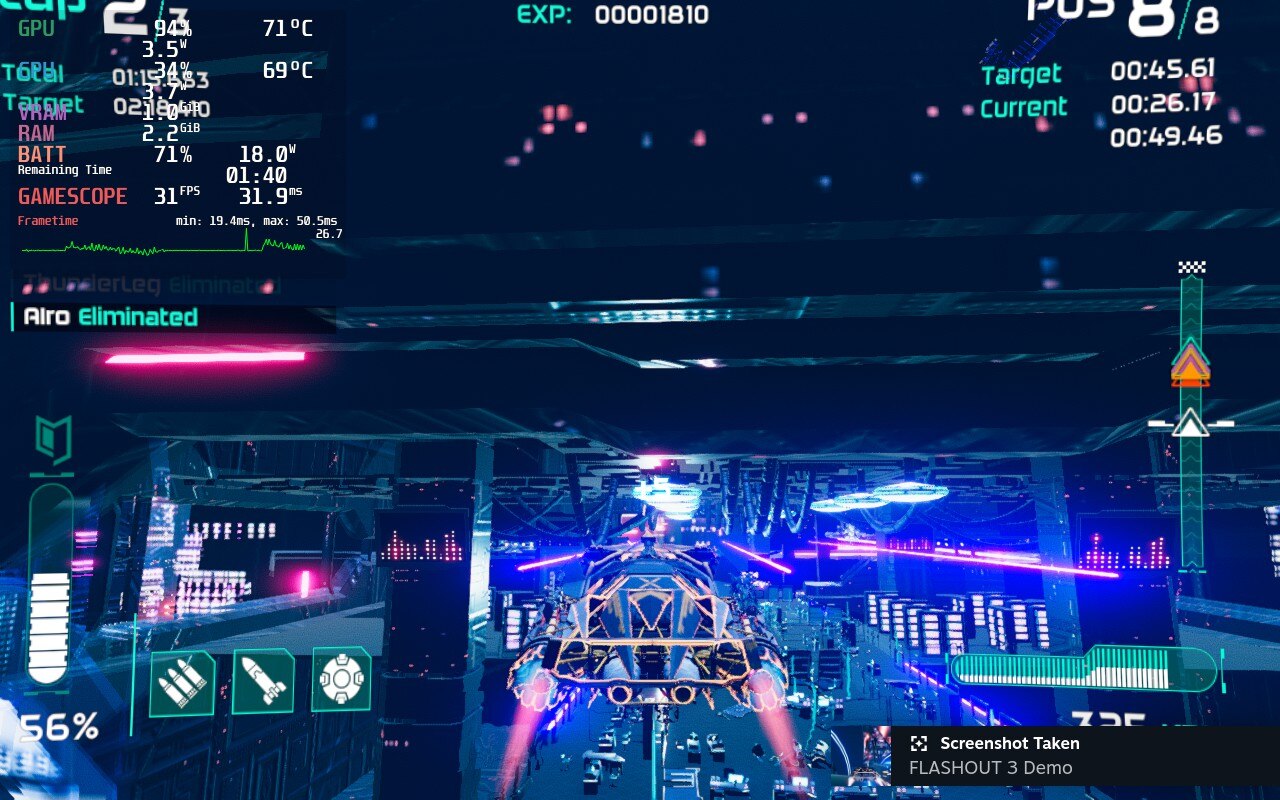1280x800 pixels.
Task: Toggle the GAMESCOPE FPS overlay readout
Action: click(73, 196)
